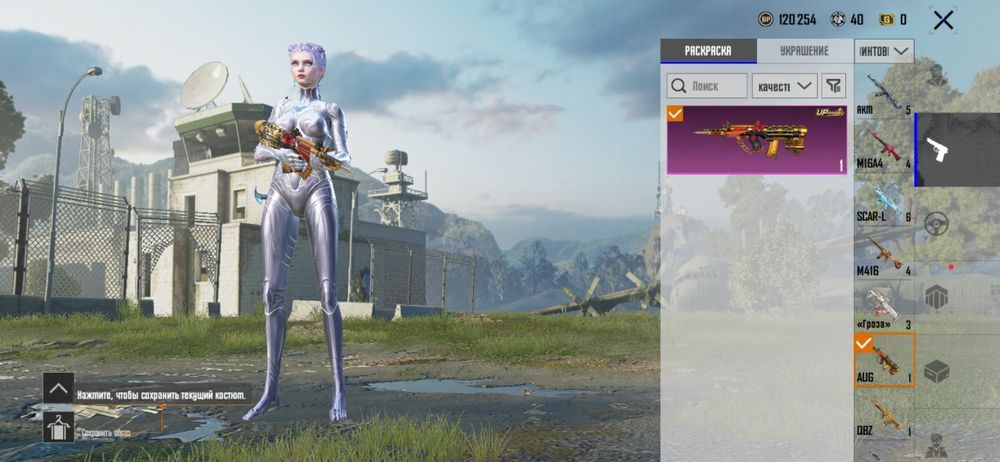Image resolution: width=1000 pixels, height=462 pixels.
Task: Click the Поиск search field
Action: tap(707, 86)
